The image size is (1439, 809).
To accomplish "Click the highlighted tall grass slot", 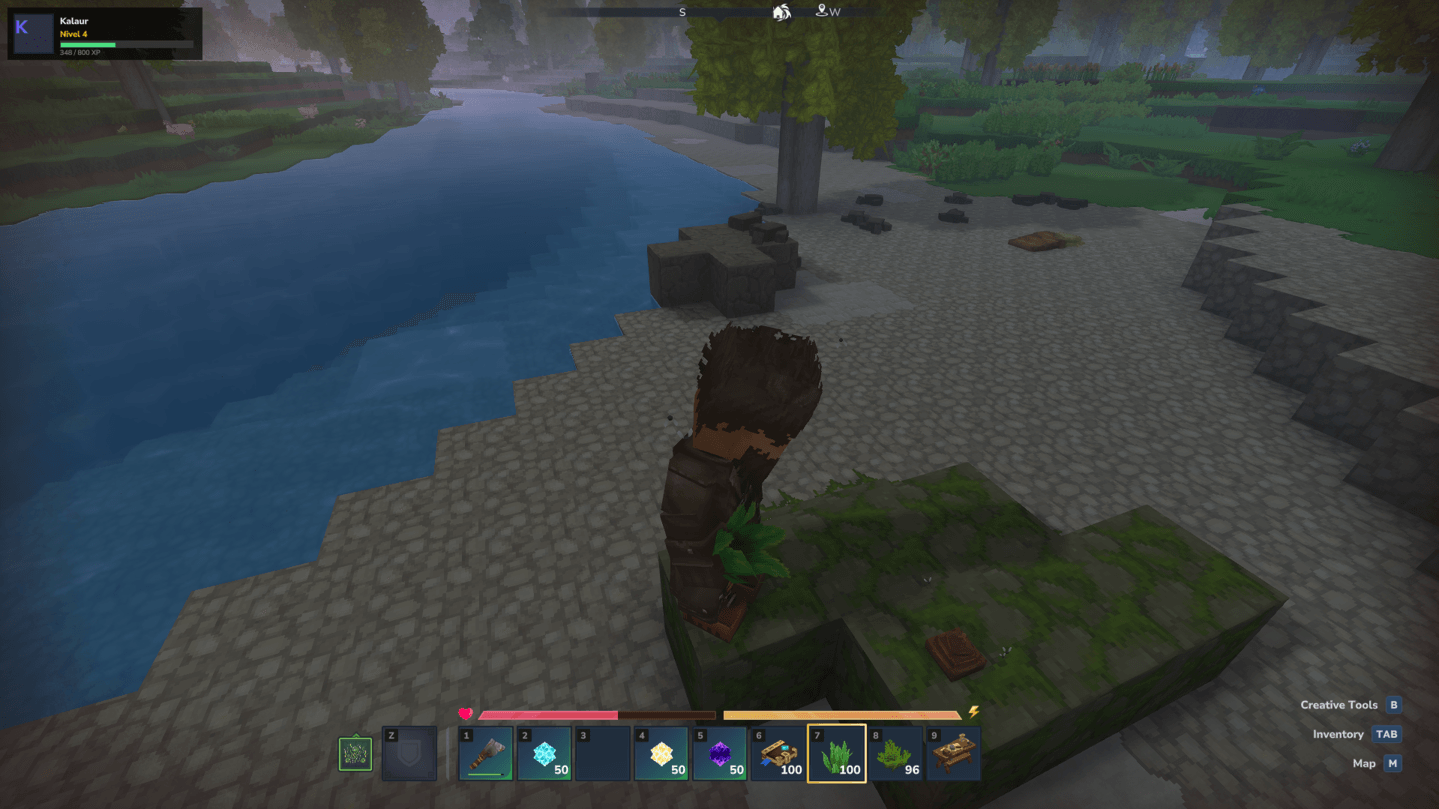I will pos(837,754).
